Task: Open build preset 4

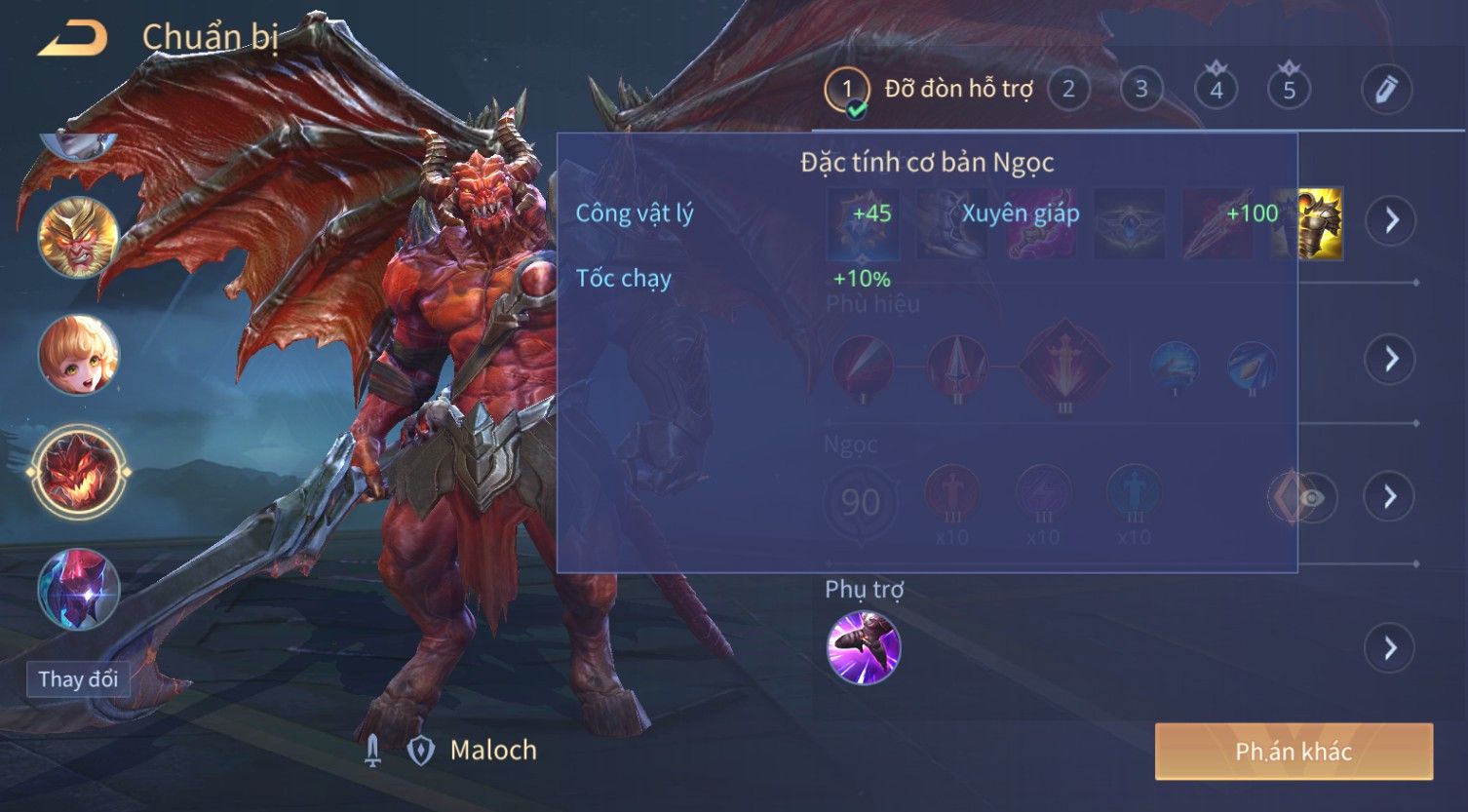Action: (x=1216, y=90)
